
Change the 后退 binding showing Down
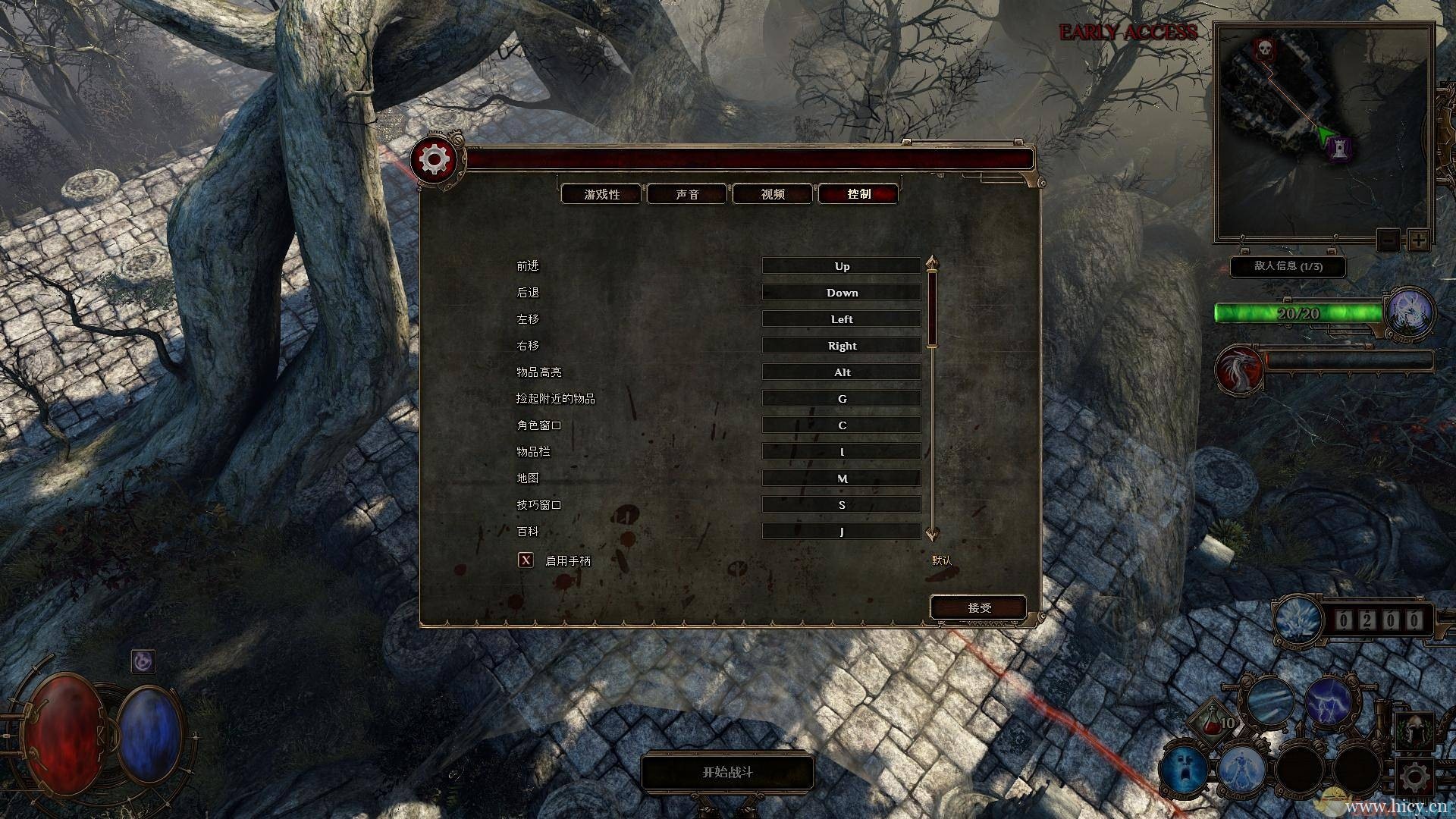841,293
